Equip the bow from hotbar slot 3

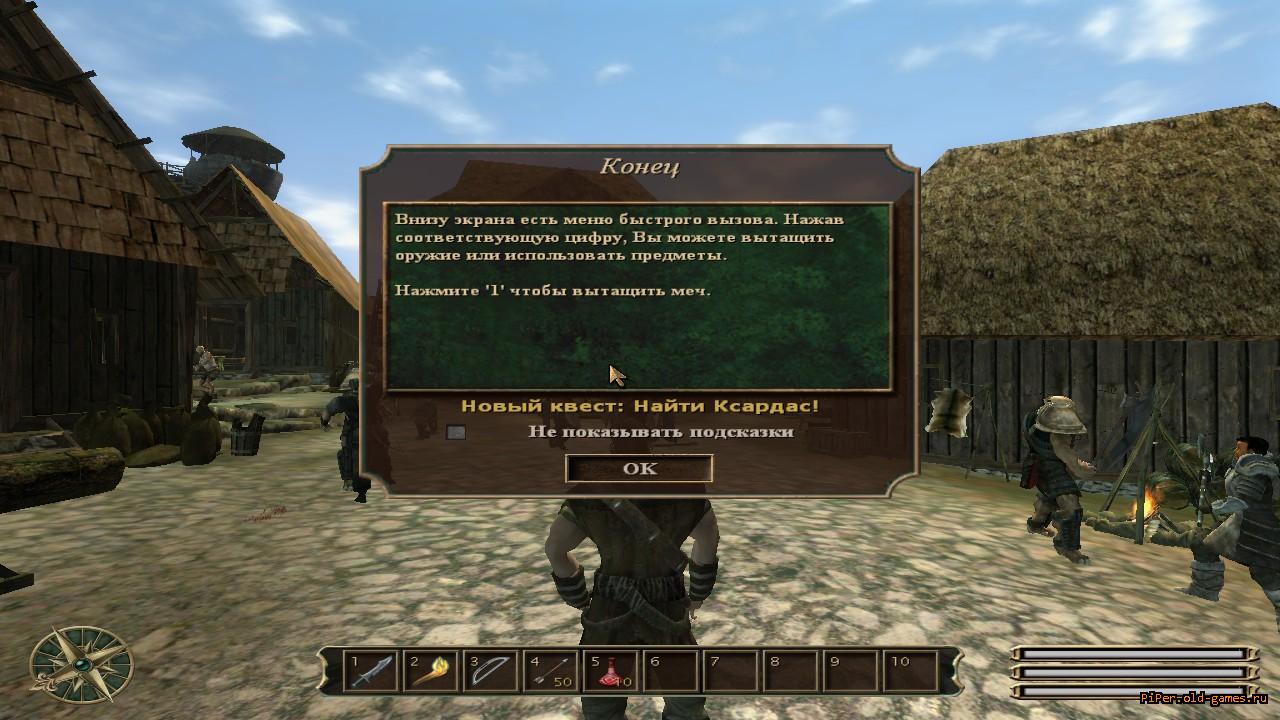coord(491,671)
